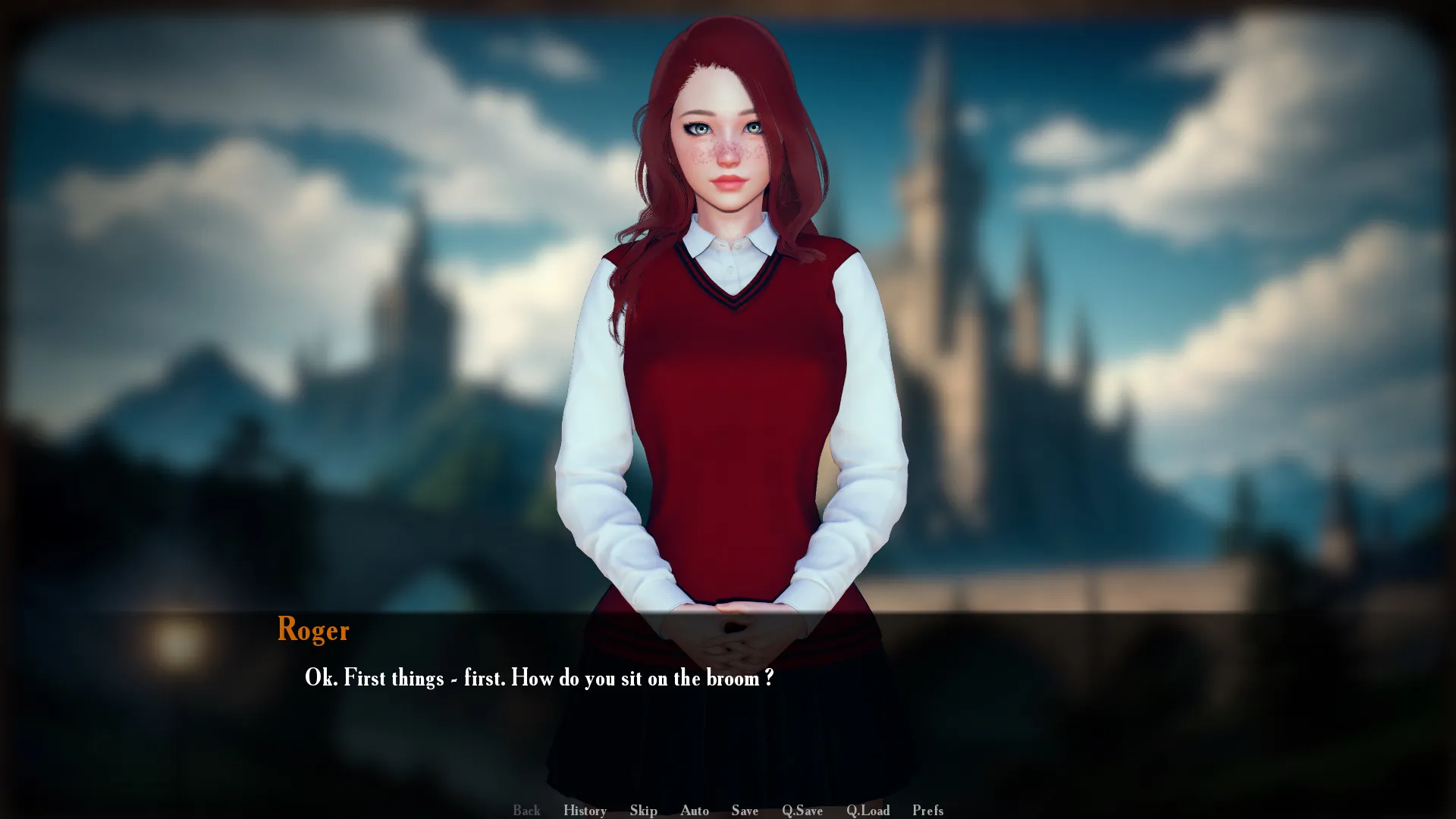Viewport: 1456px width, 819px height.
Task: Quick load with Q.Load
Action: pos(868,810)
